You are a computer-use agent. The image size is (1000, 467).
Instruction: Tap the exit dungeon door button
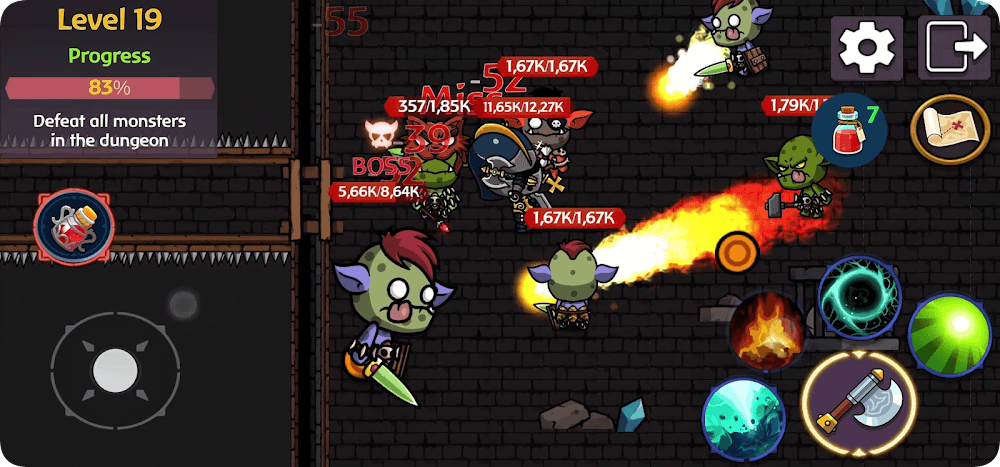(954, 47)
